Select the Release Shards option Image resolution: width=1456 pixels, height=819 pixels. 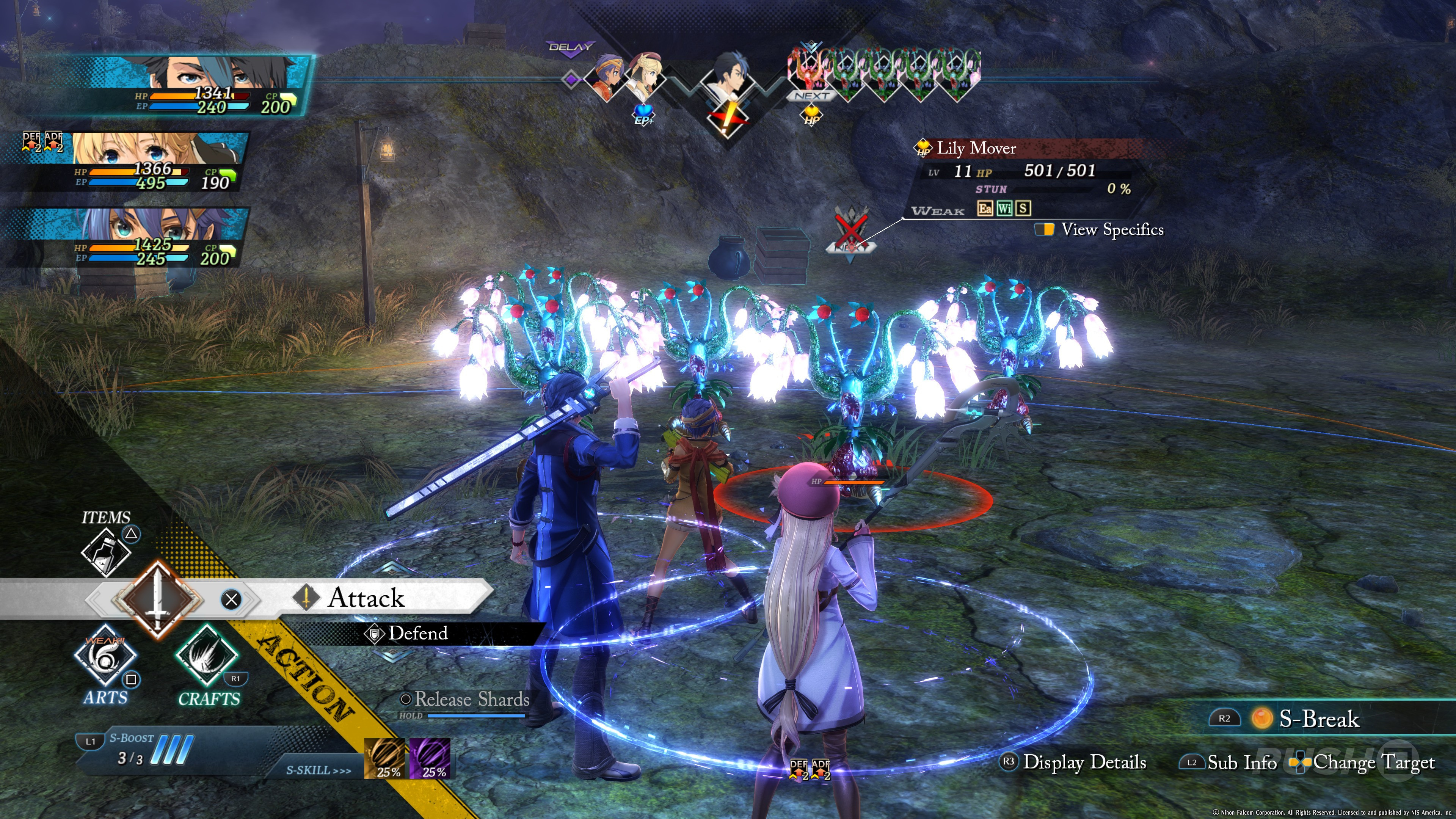click(471, 700)
